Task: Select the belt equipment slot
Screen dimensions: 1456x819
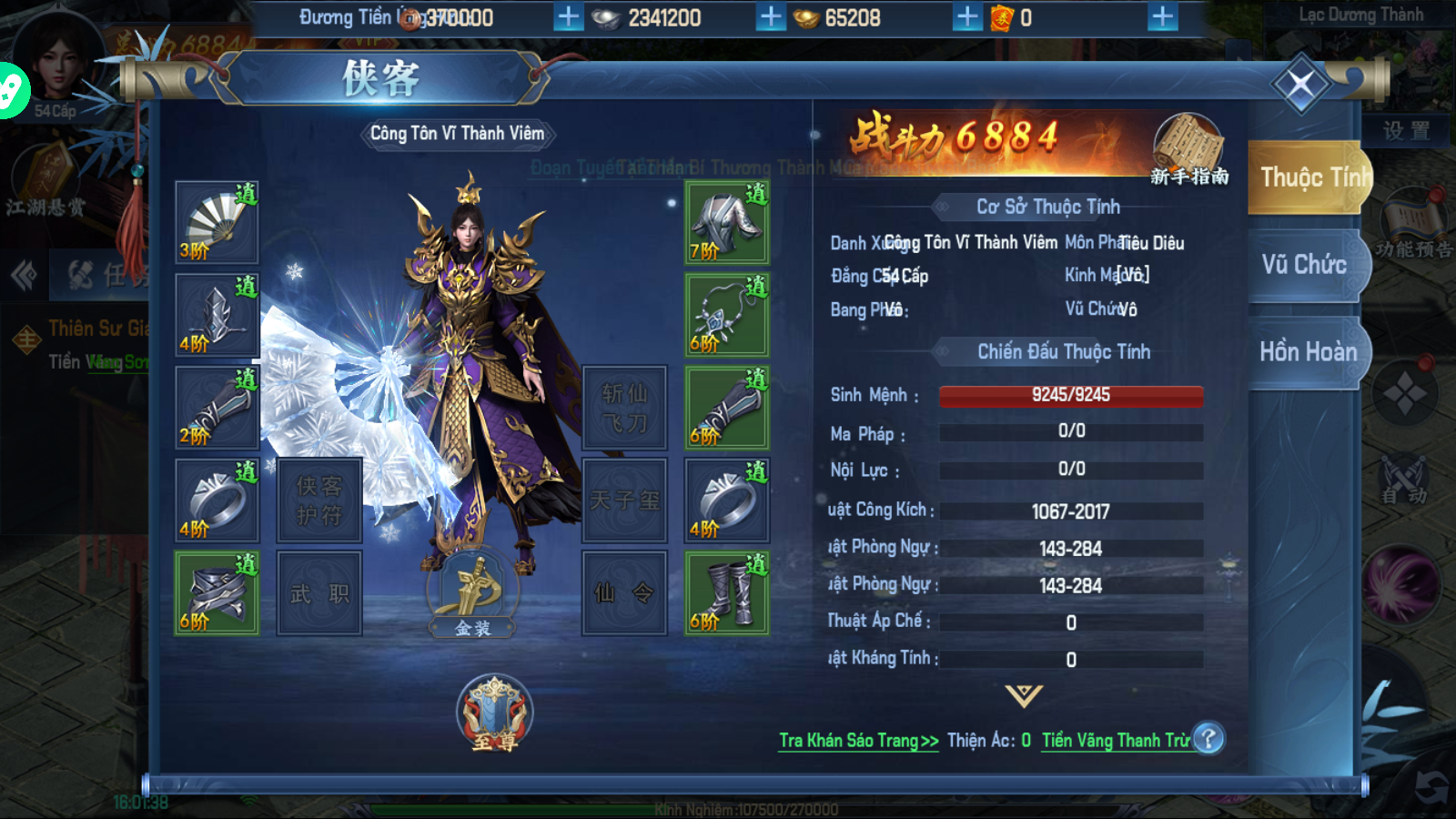Action: click(217, 593)
